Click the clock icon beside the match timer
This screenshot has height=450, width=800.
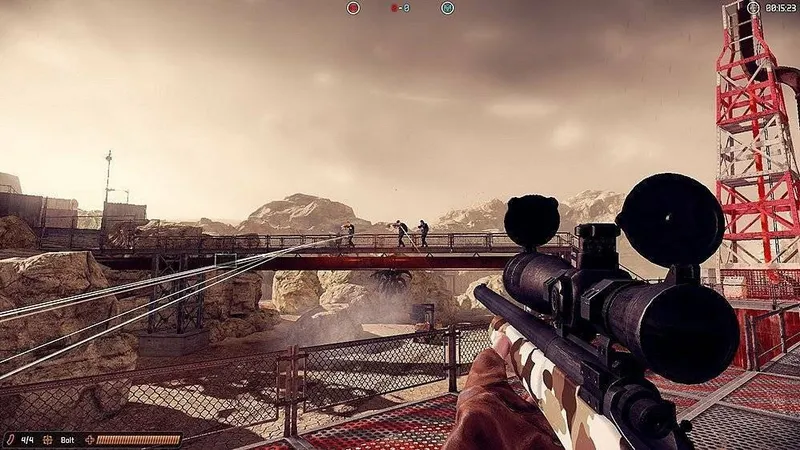[x=753, y=8]
